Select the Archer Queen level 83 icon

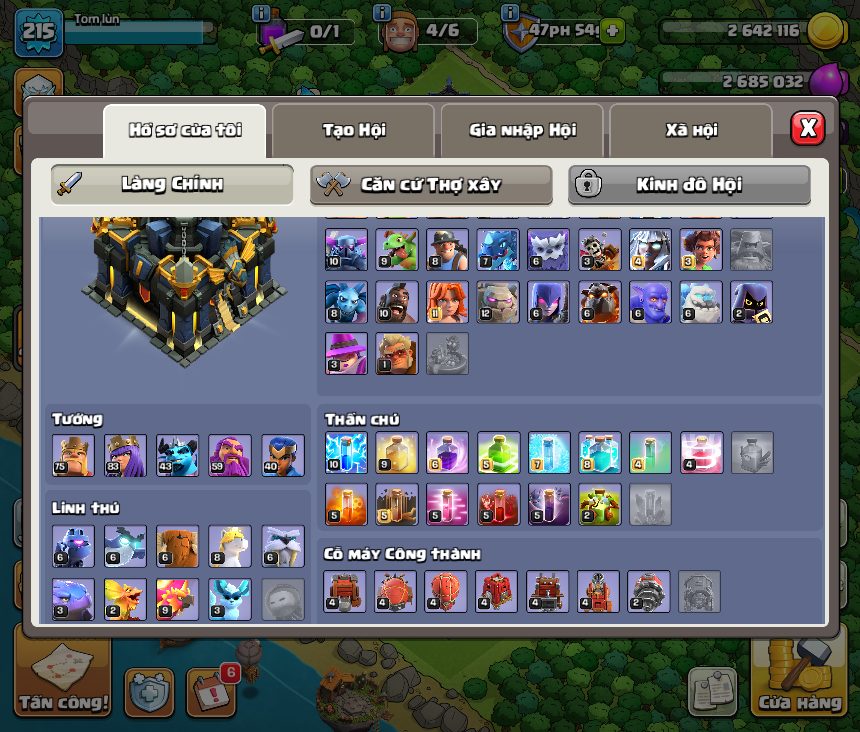[126, 456]
